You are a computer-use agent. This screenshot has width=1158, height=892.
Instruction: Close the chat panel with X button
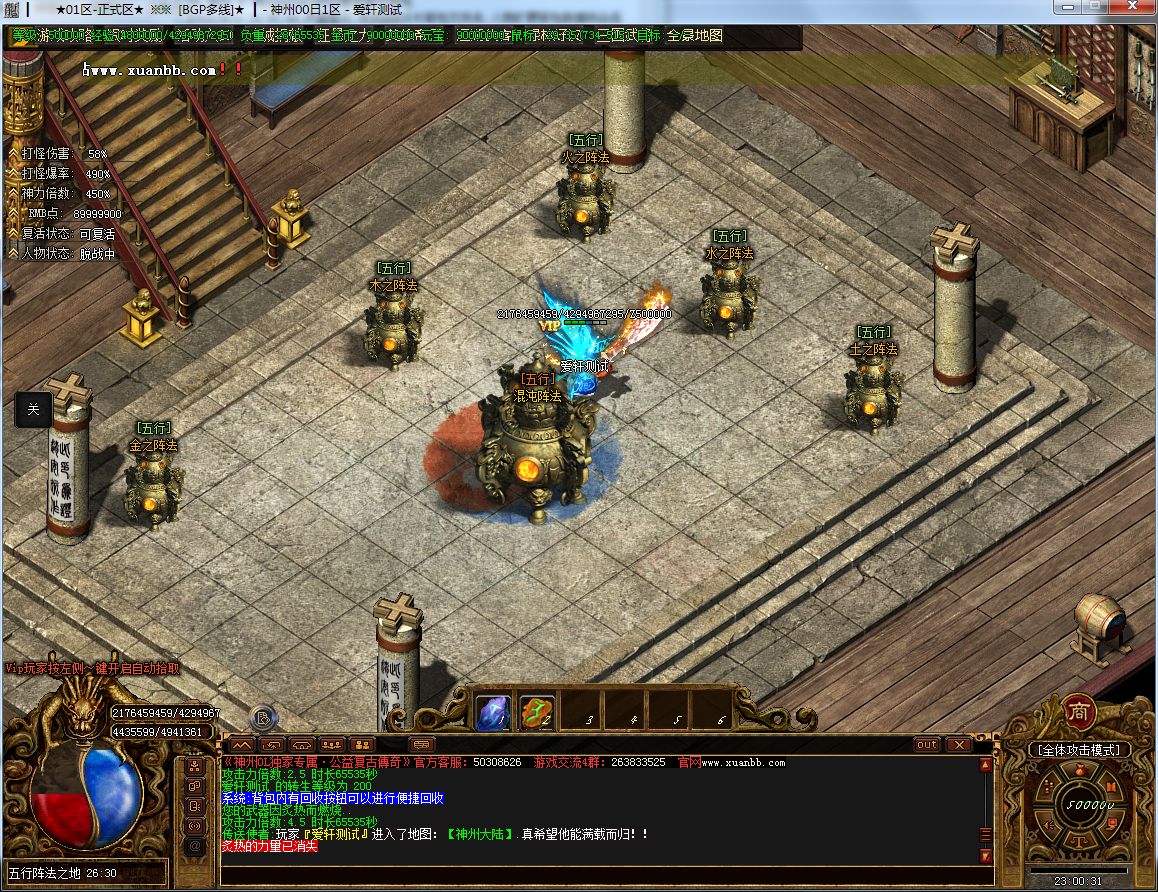click(958, 745)
